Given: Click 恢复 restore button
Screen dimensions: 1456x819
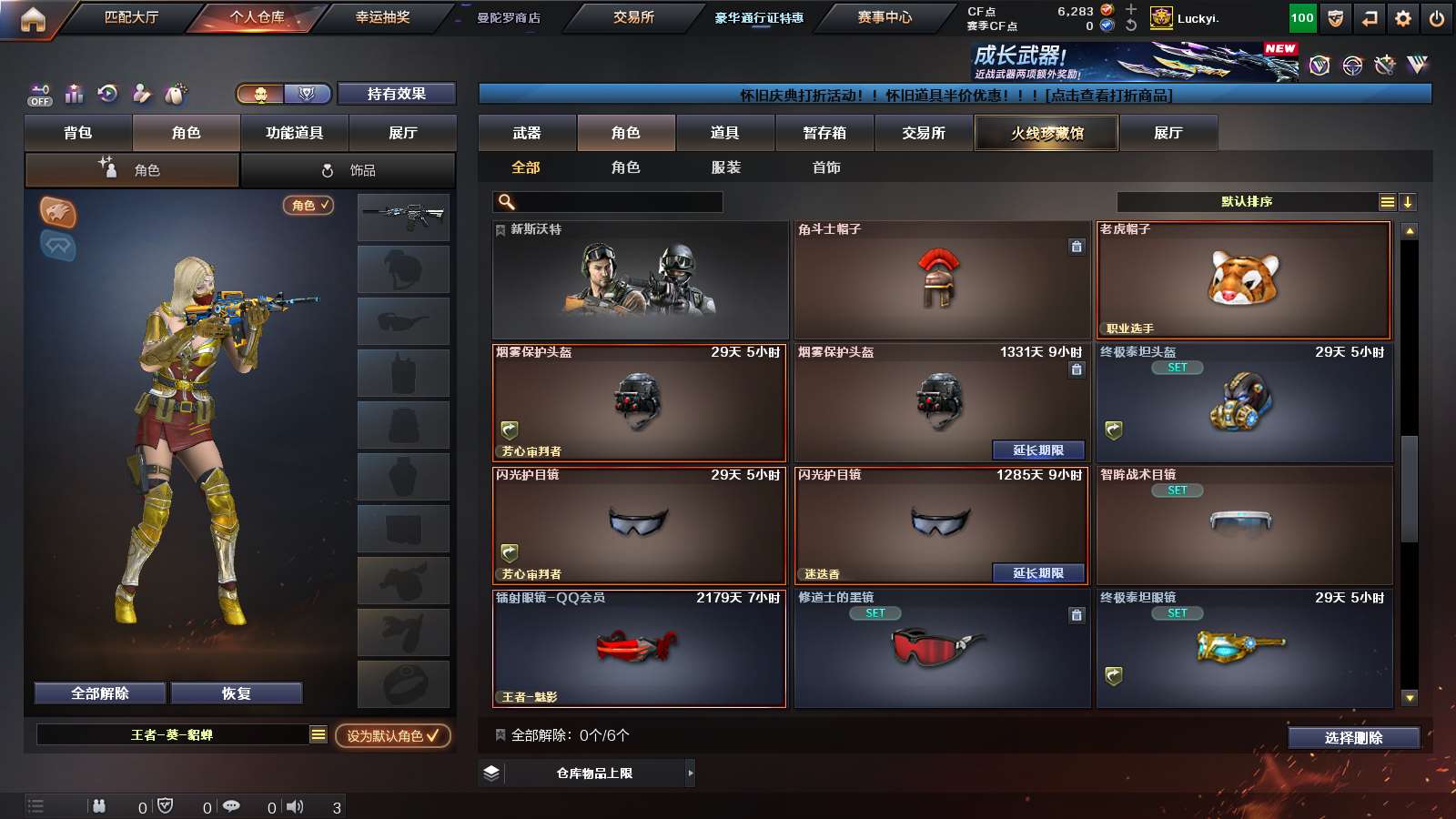Looking at the screenshot, I should tap(236, 693).
